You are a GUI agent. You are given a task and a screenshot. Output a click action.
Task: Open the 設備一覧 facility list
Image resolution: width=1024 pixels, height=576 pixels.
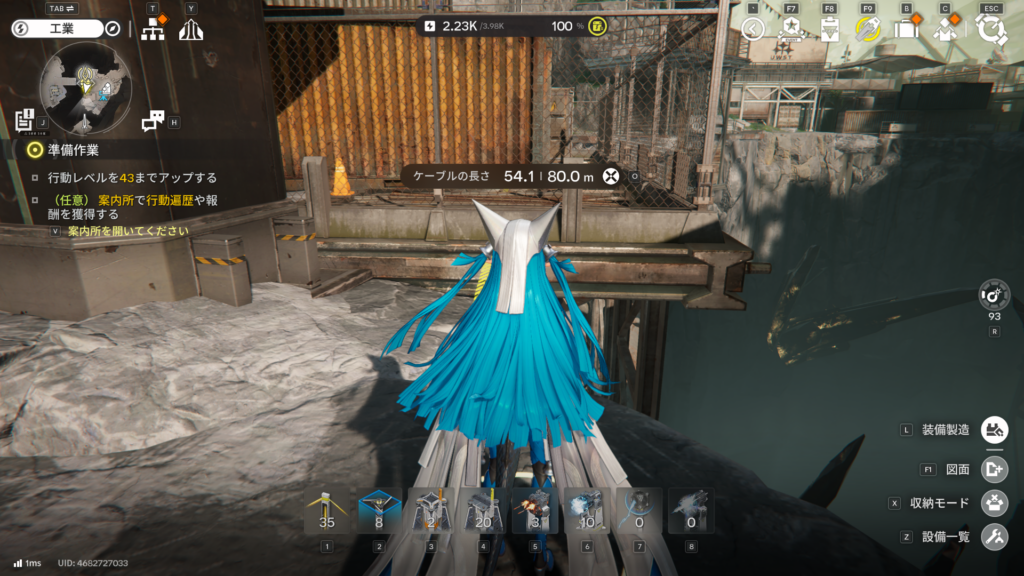[x=994, y=536]
